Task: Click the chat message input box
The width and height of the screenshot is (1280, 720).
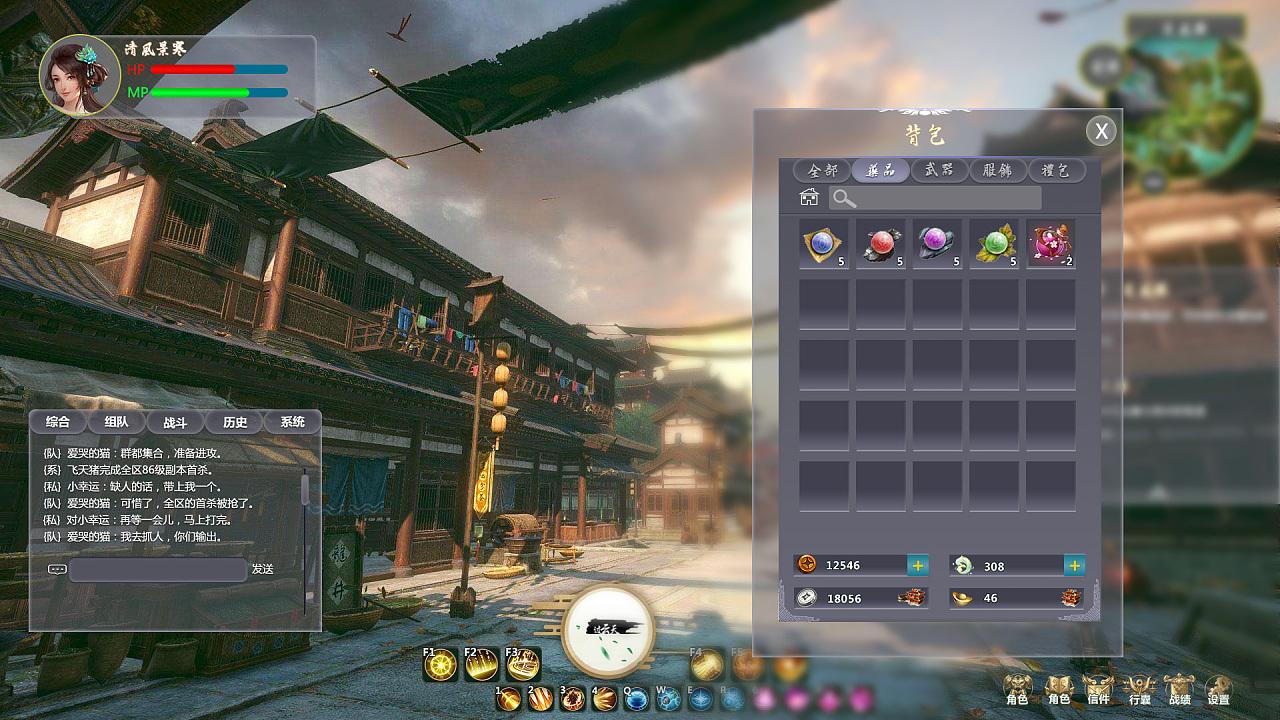Action: pos(158,569)
